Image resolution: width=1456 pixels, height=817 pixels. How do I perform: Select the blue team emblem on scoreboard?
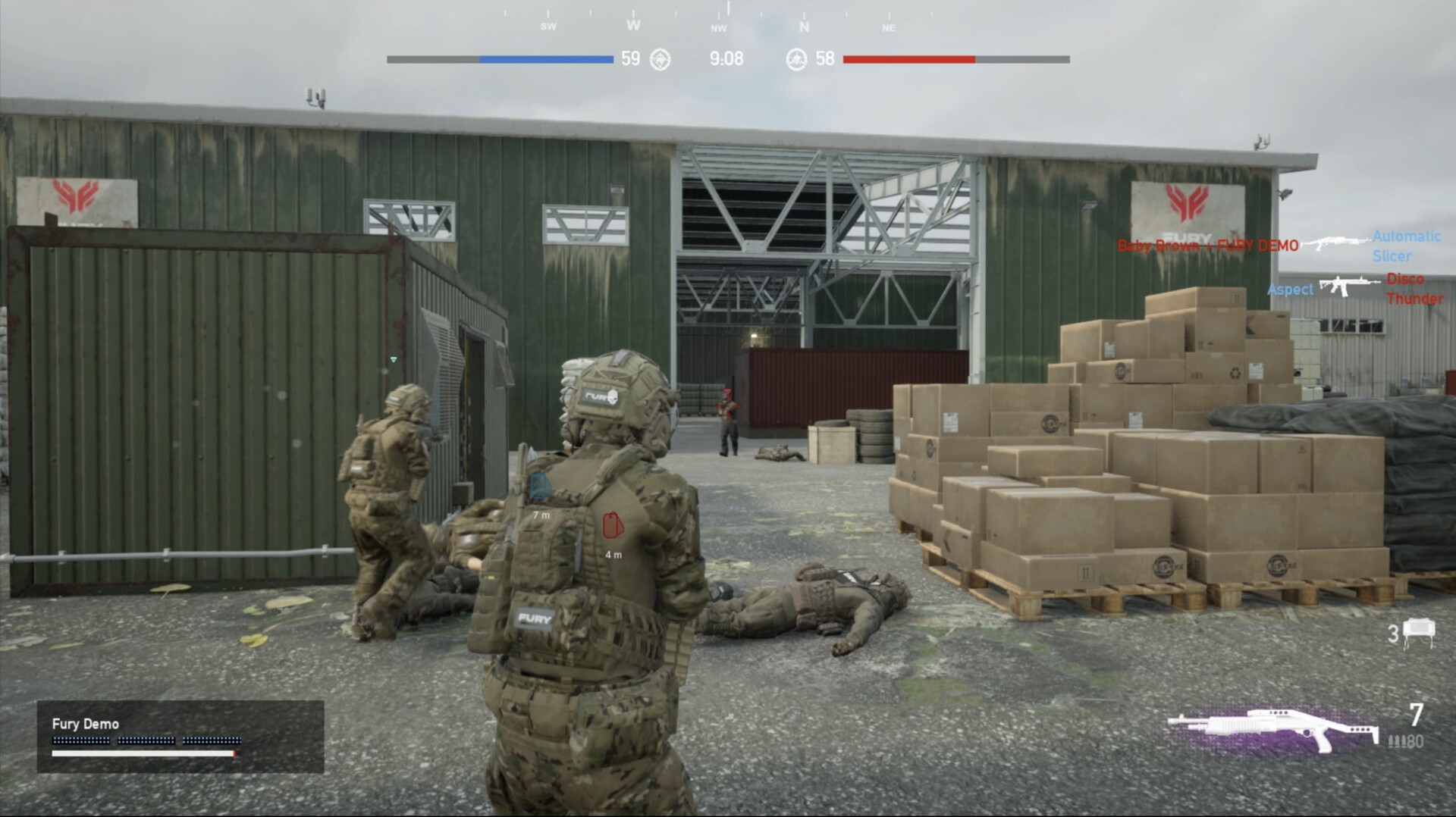[x=659, y=58]
